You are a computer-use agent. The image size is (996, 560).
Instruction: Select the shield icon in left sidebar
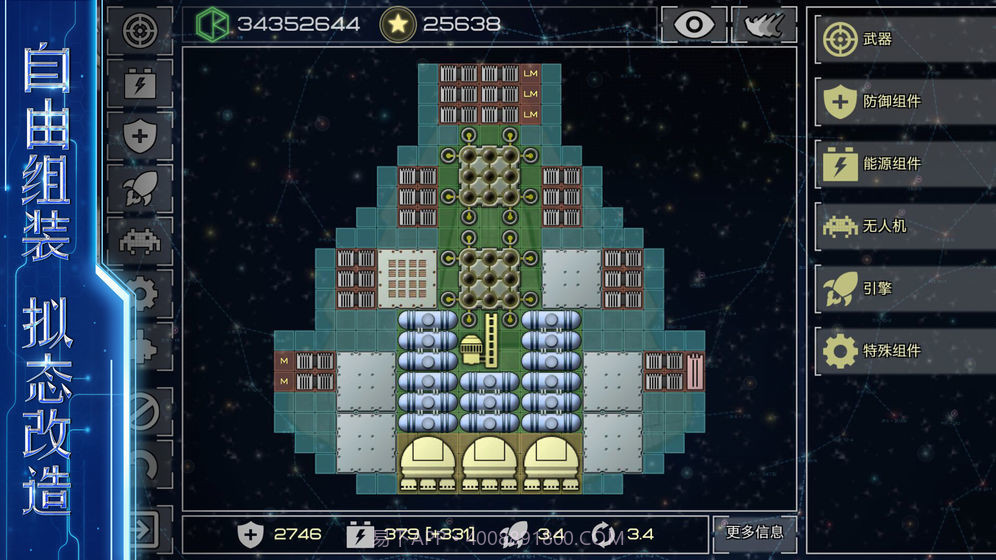click(140, 135)
